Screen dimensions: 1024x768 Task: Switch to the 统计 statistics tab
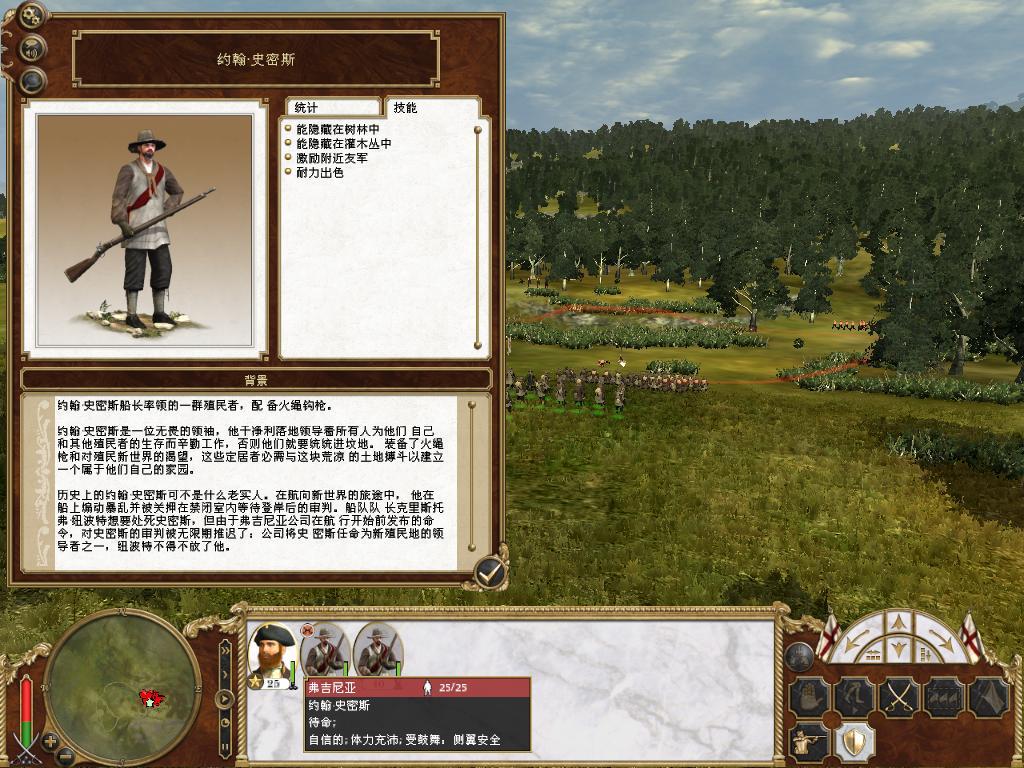pyautogui.click(x=331, y=108)
